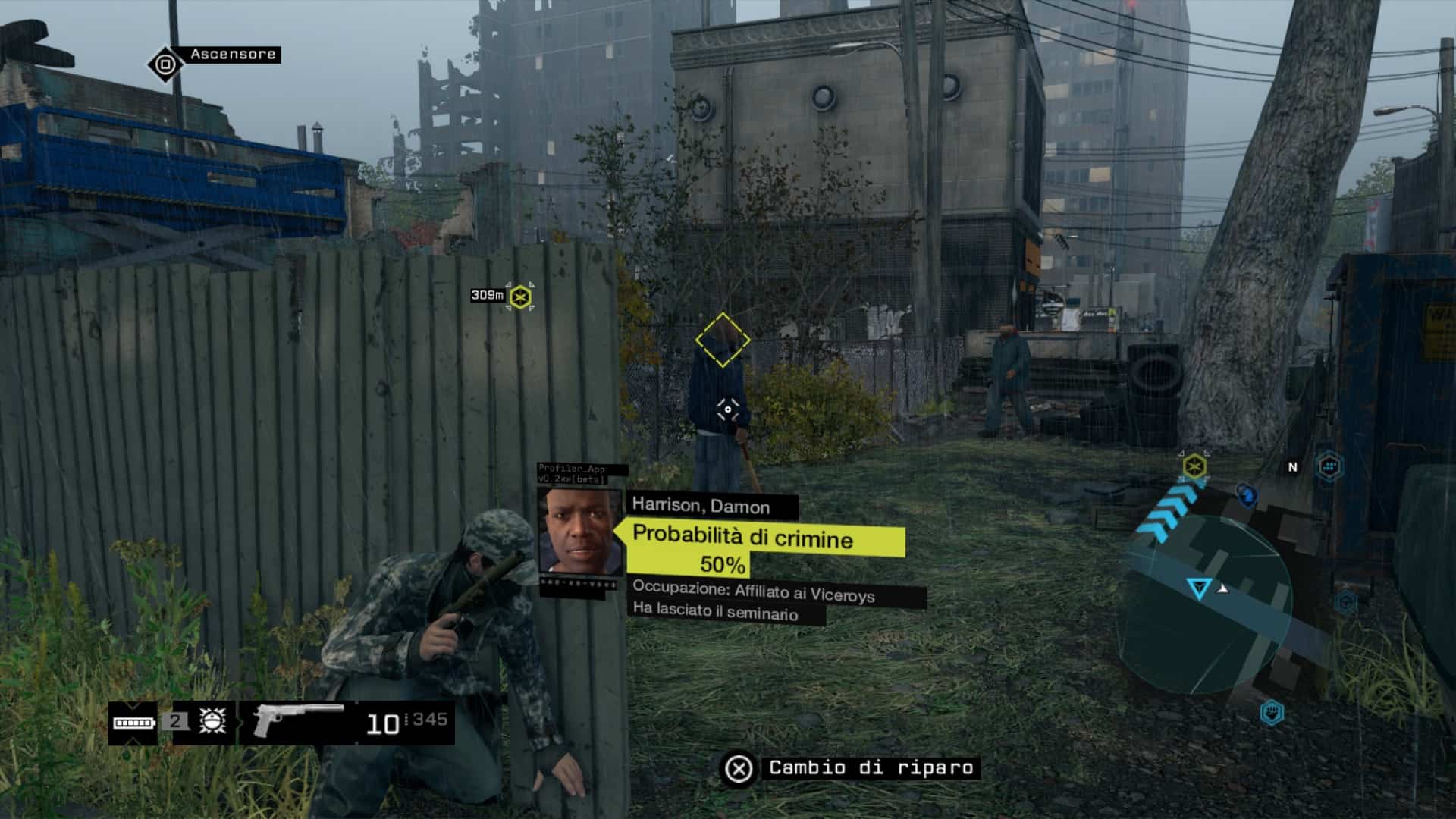Image resolution: width=1456 pixels, height=819 pixels.
Task: Select the Ascensore objective marker
Action: click(x=165, y=64)
